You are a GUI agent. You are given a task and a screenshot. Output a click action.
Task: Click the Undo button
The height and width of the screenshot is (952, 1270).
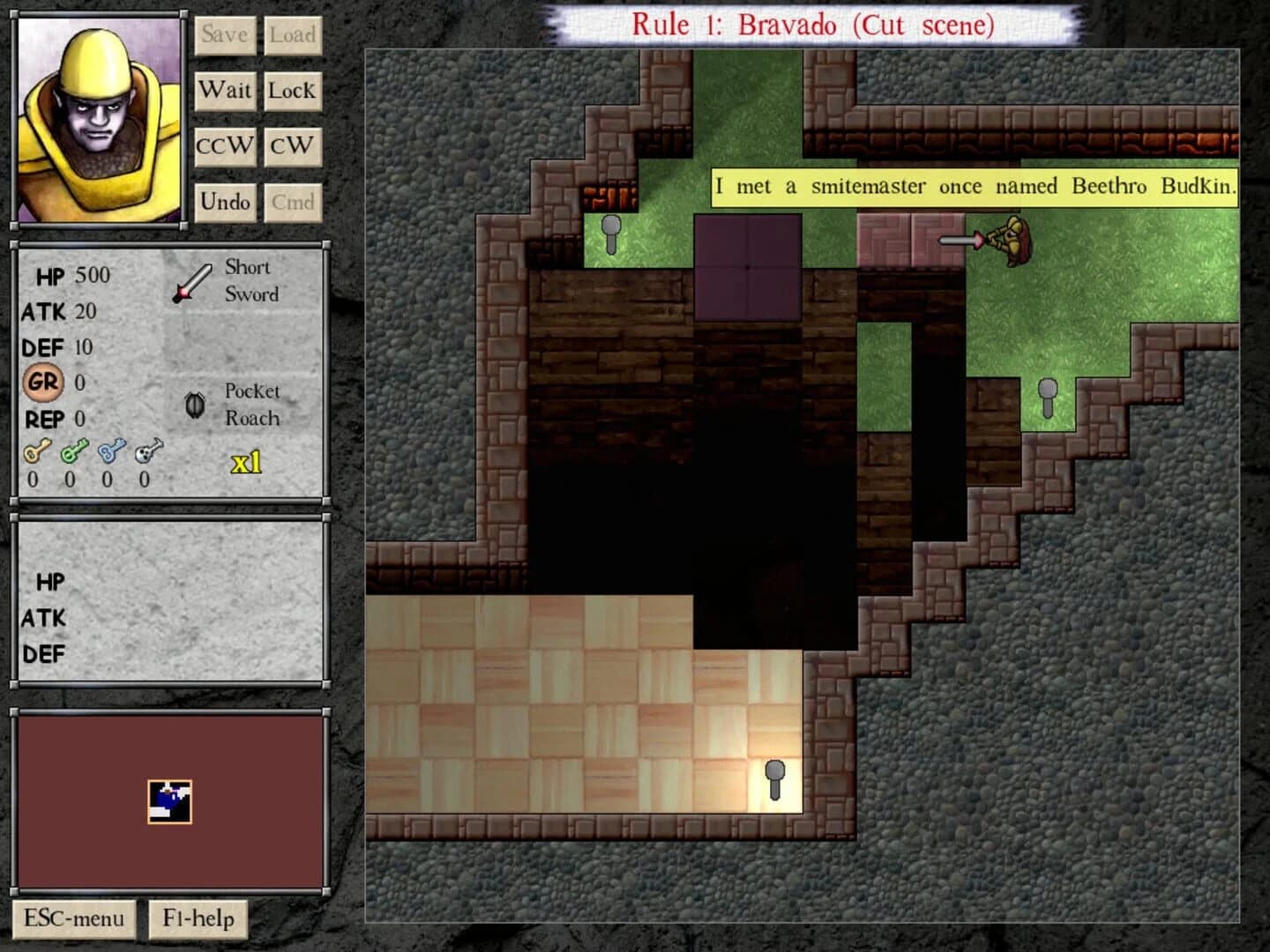[225, 202]
